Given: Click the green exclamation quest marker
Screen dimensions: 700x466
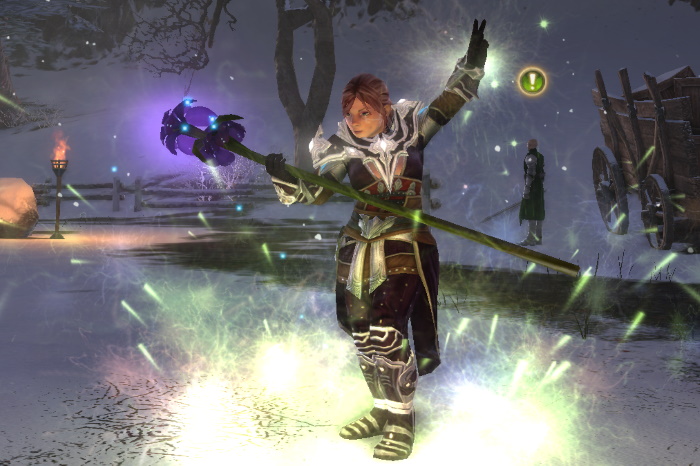Looking at the screenshot, I should pyautogui.click(x=532, y=81).
